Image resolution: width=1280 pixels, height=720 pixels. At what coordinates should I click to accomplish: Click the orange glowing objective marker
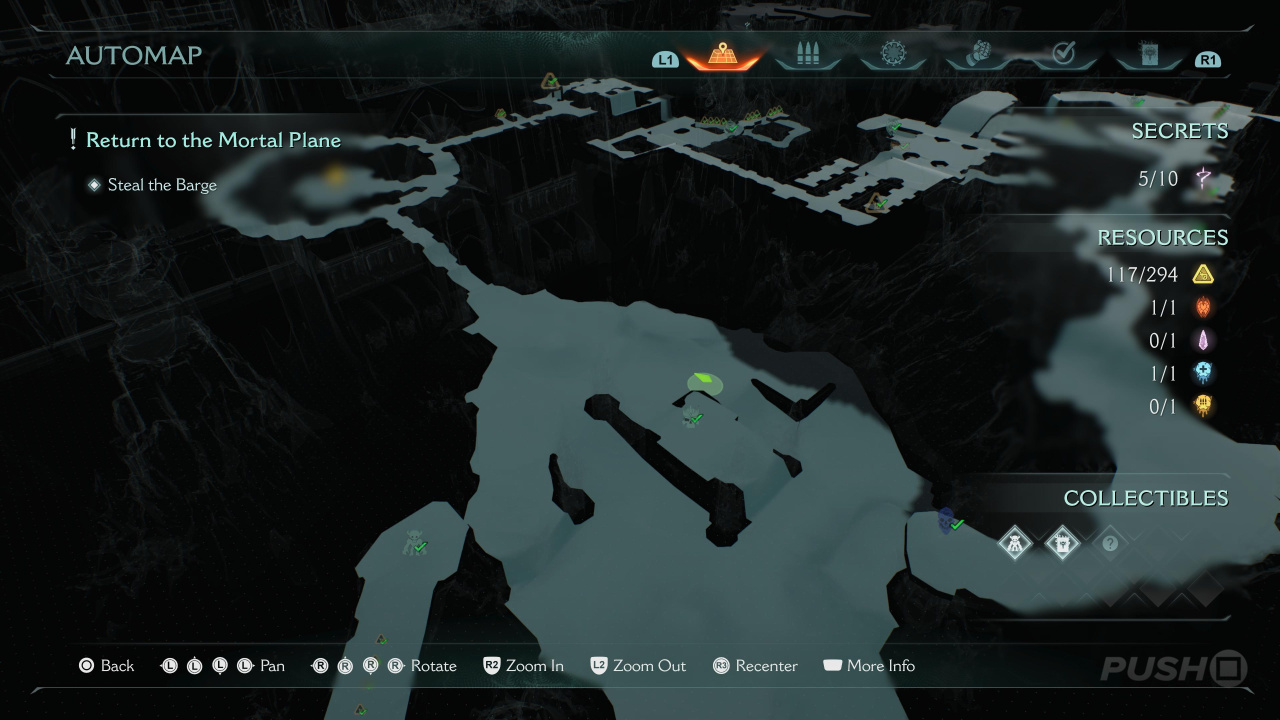pos(335,176)
